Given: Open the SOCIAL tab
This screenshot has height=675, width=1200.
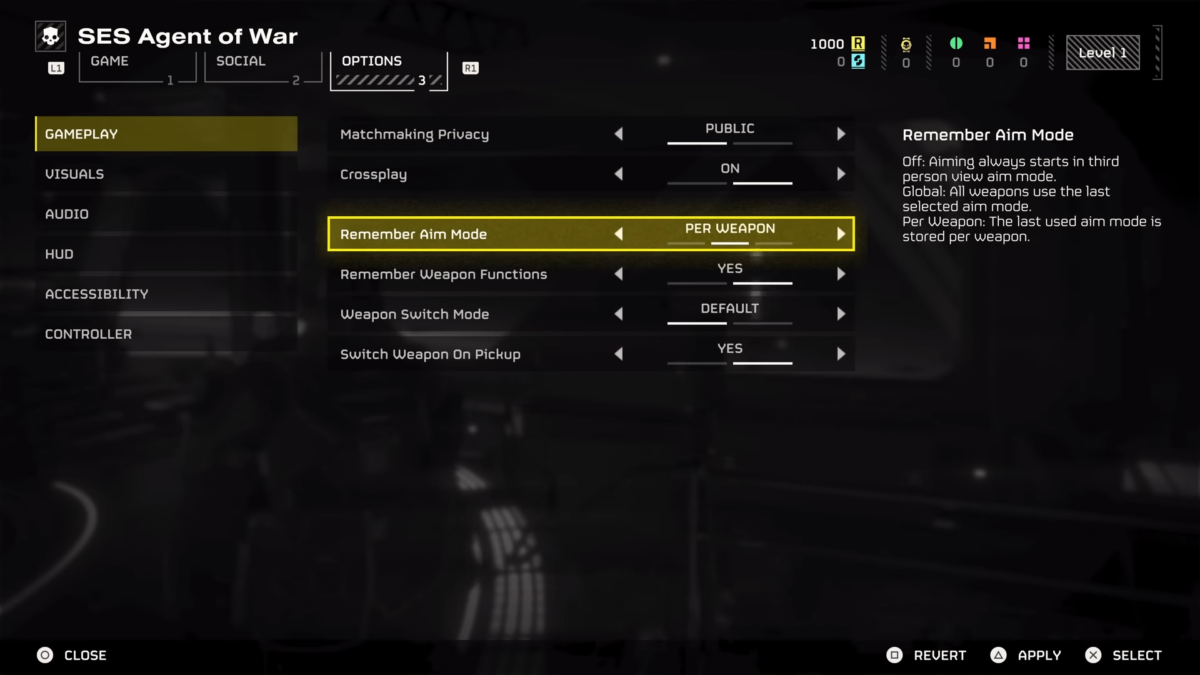Looking at the screenshot, I should point(262,67).
